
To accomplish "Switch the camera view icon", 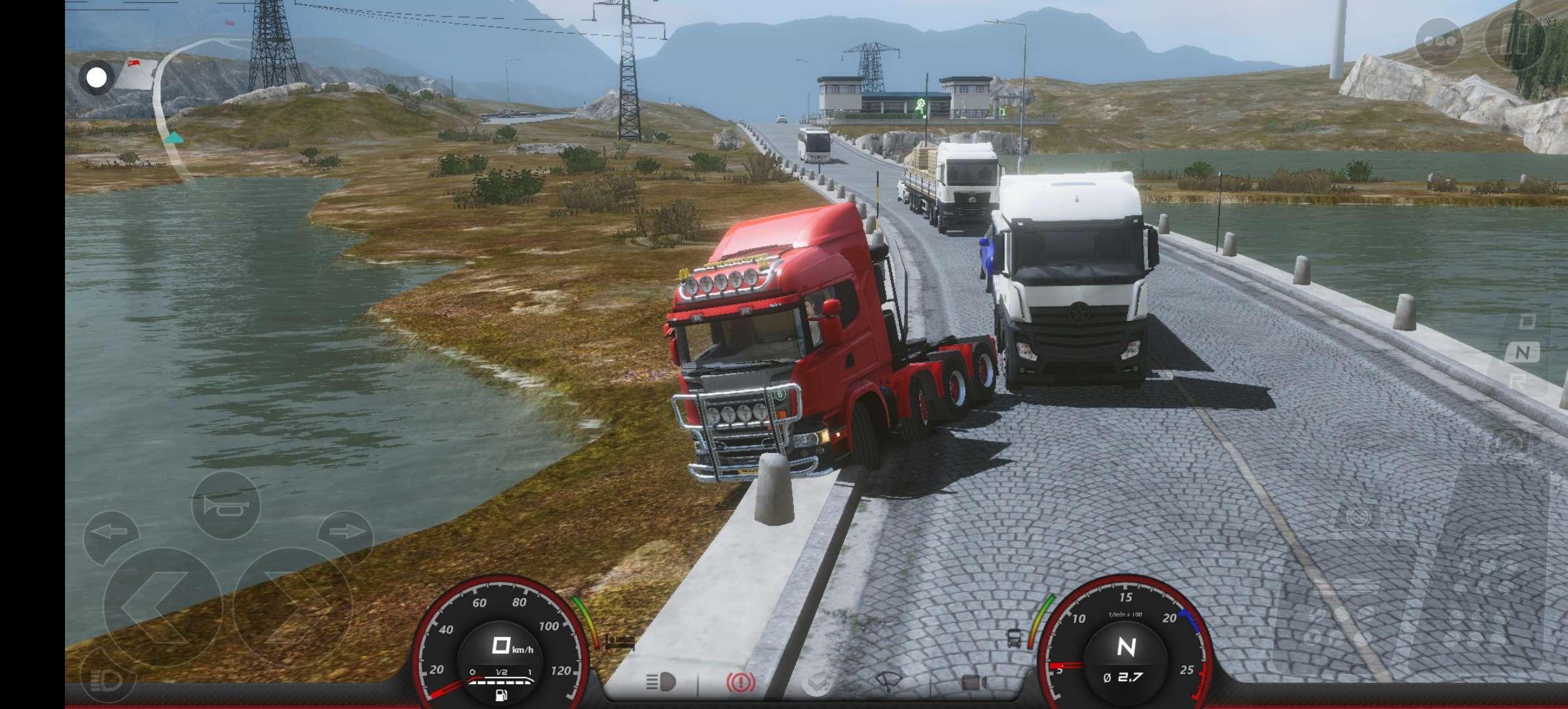I will 974,683.
